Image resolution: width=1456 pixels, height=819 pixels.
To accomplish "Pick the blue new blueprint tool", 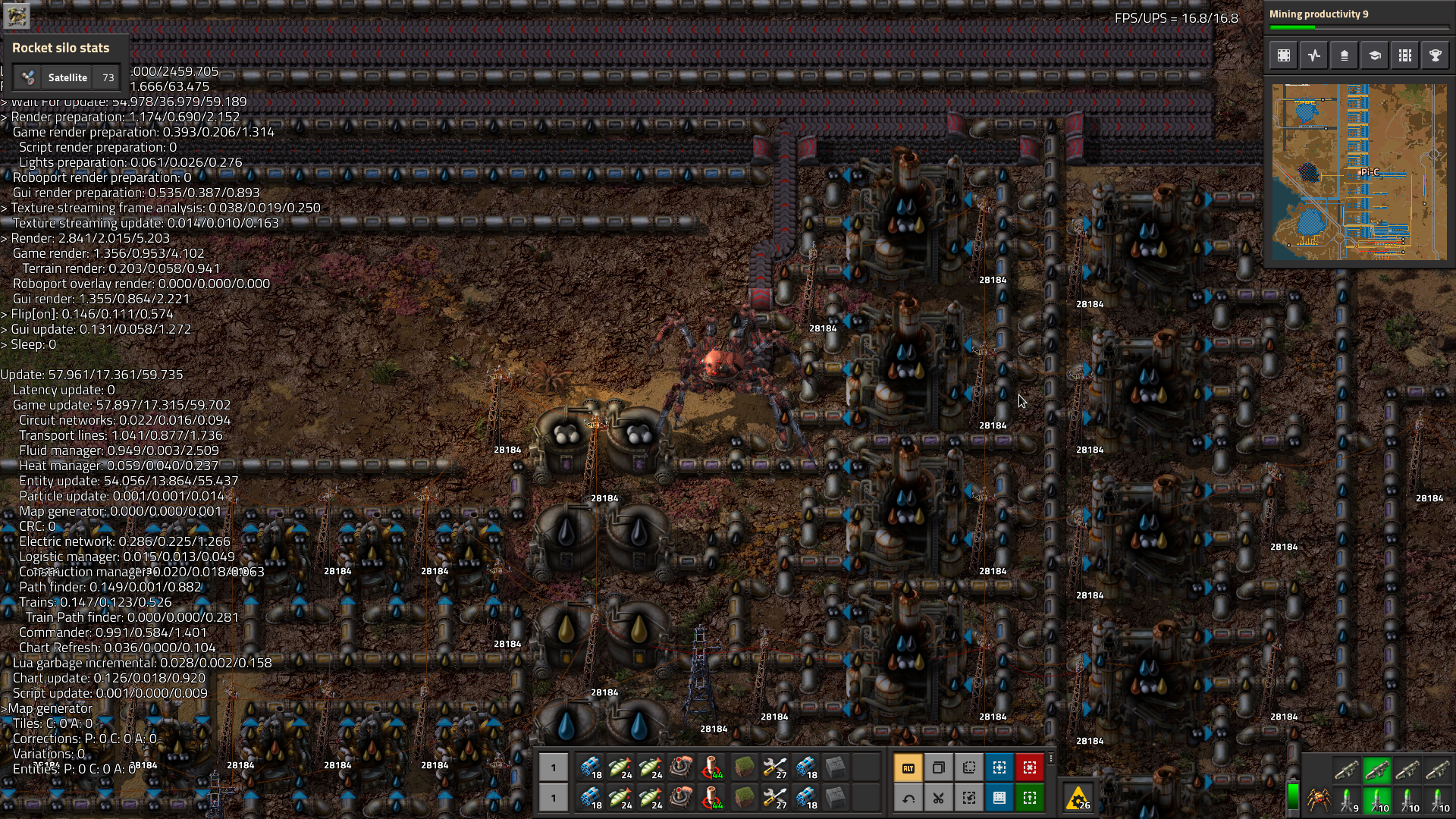I will pyautogui.click(x=999, y=768).
